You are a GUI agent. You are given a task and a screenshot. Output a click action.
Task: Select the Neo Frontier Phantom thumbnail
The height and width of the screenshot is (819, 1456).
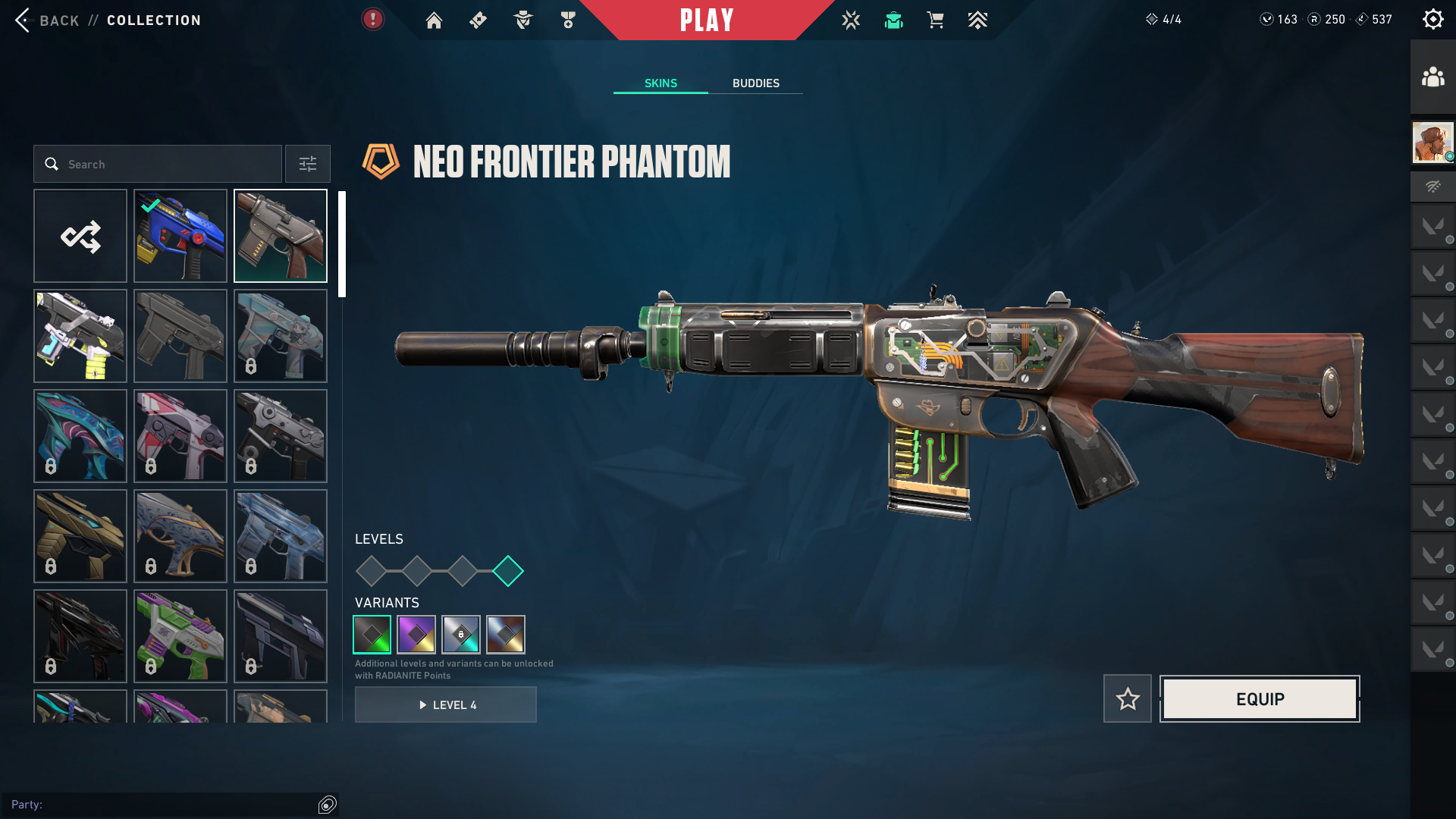pos(281,236)
